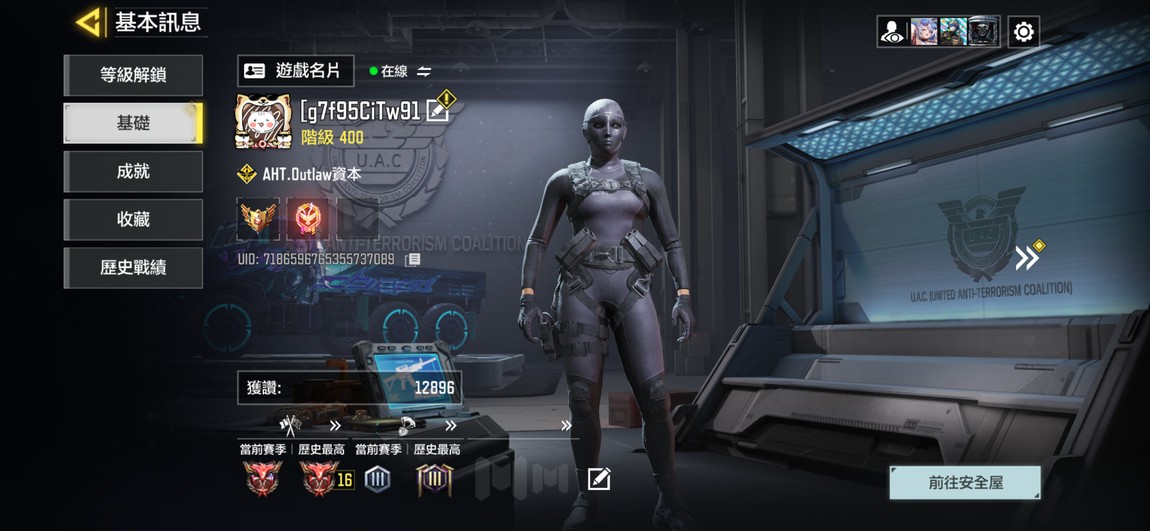The height and width of the screenshot is (531, 1150).
Task: Open the 遊戲名片 card button
Action: coord(295,71)
